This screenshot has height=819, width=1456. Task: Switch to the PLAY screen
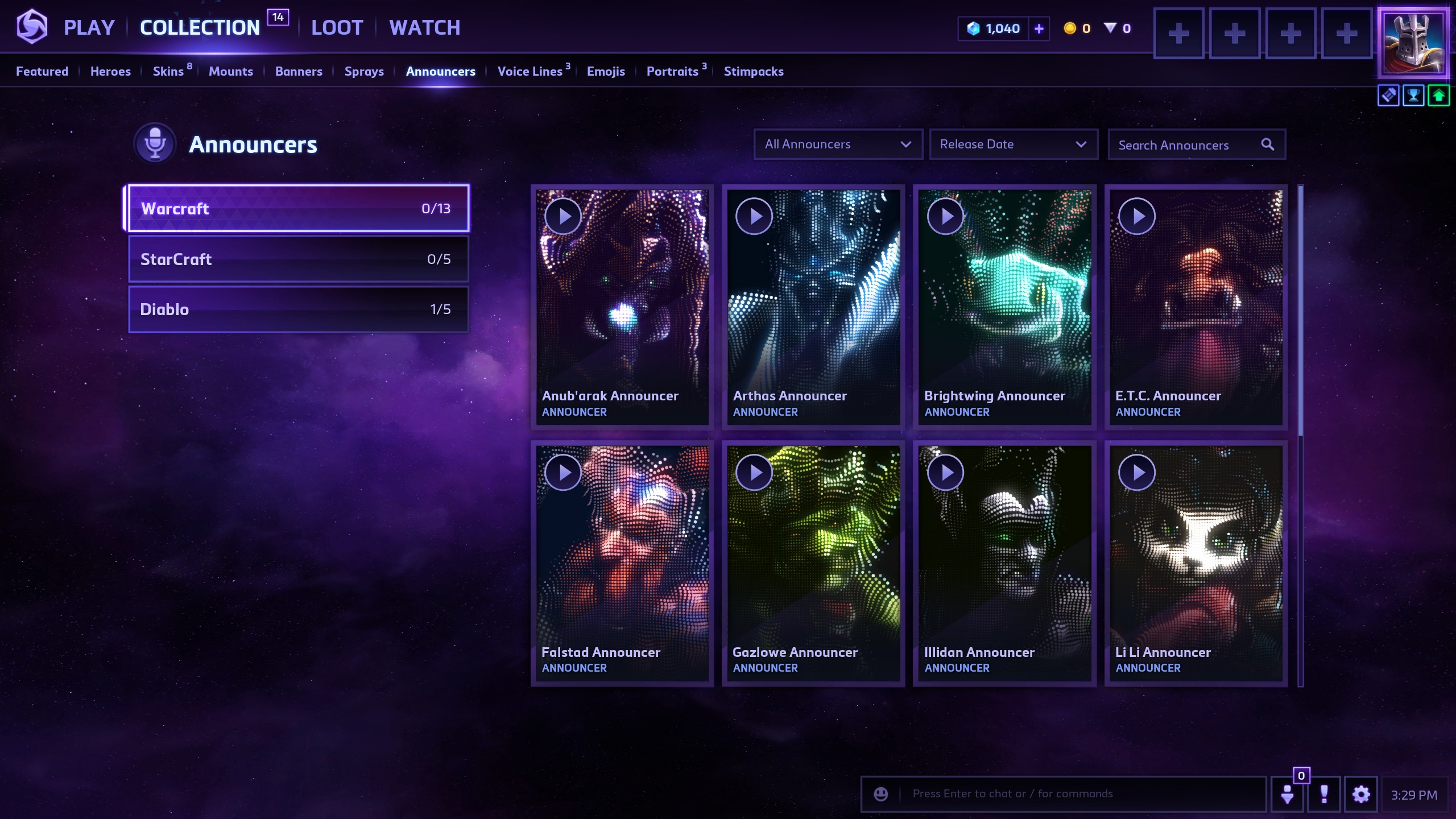coord(89,27)
